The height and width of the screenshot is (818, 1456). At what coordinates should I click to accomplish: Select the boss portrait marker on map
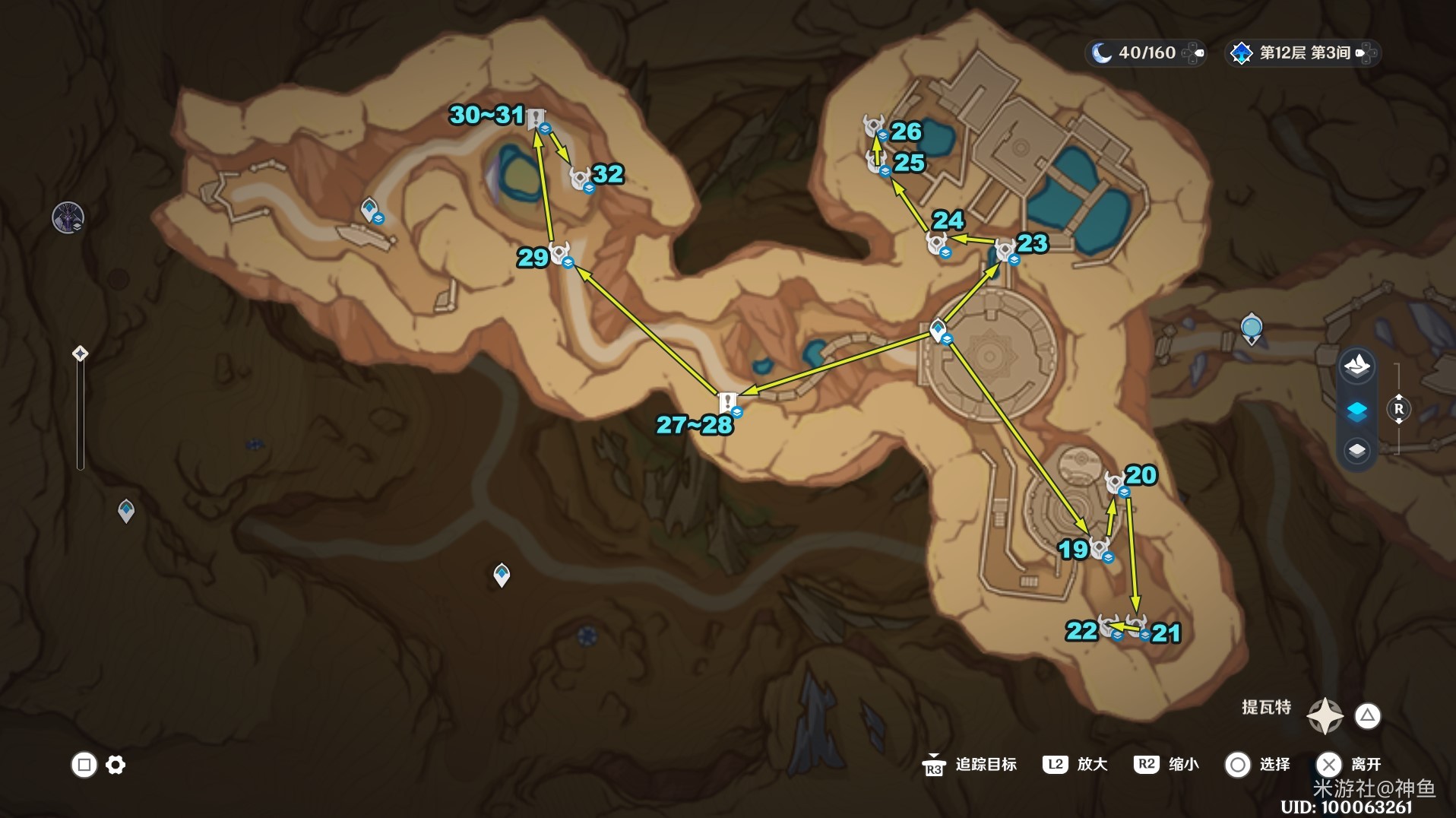pos(68,218)
